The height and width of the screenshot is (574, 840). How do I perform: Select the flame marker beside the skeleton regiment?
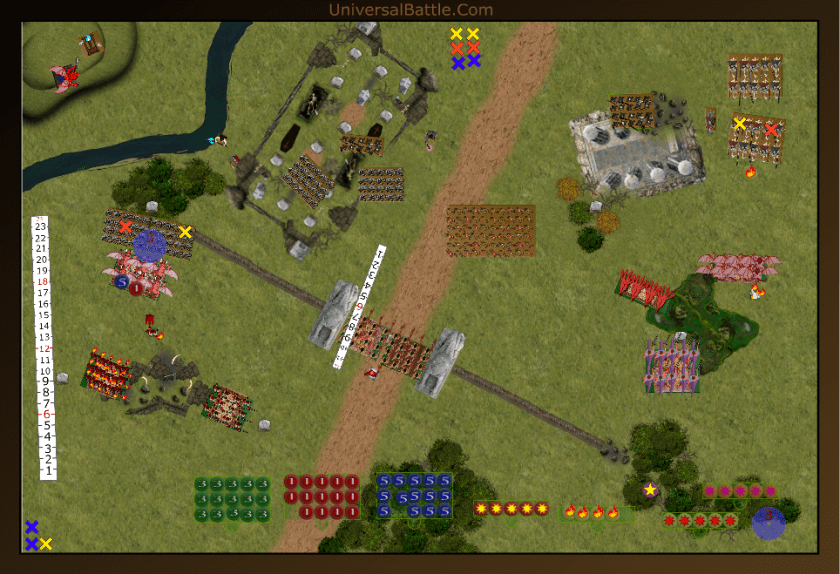point(750,172)
